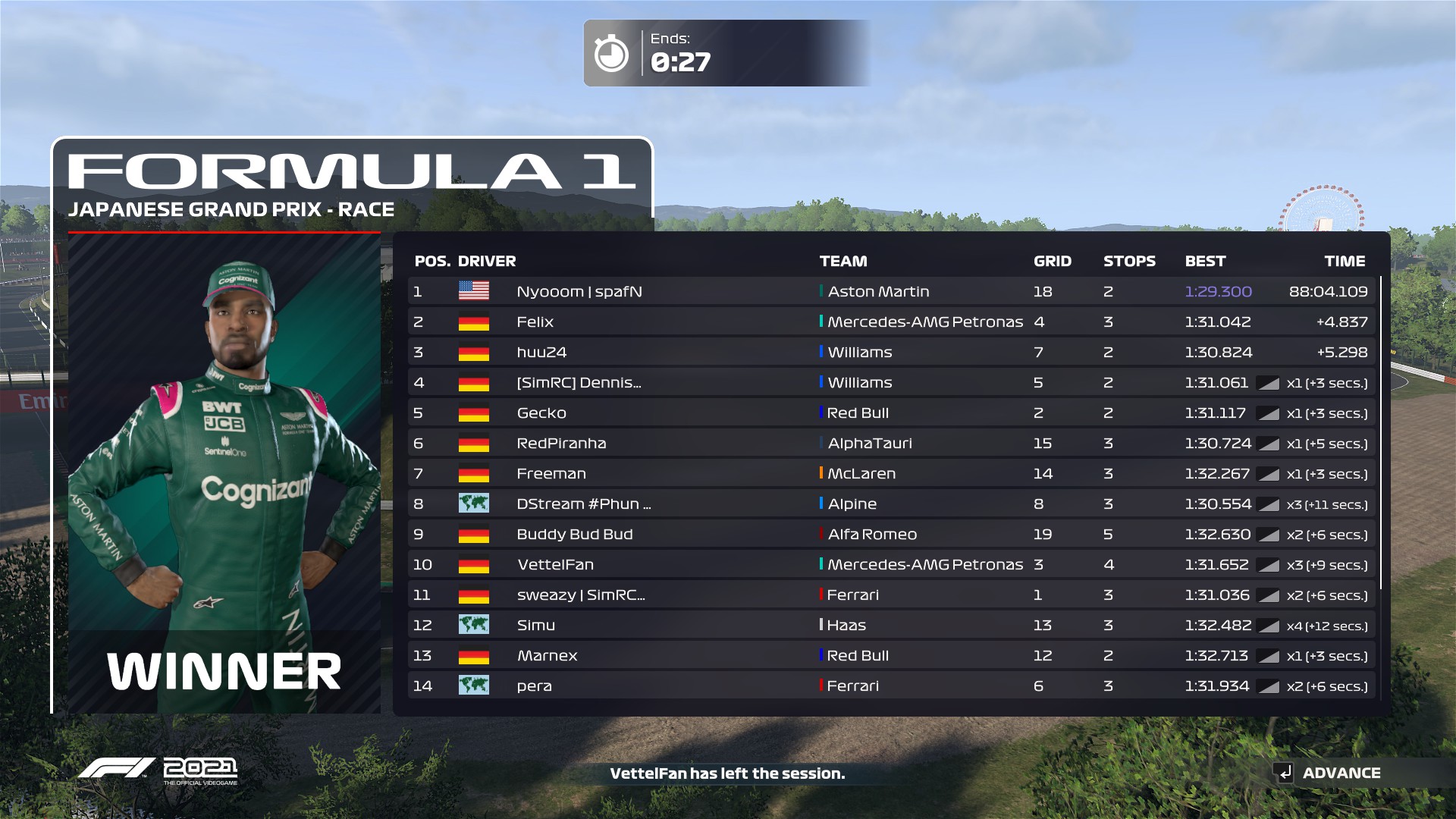Pick pera's fourteenth place row
Image resolution: width=1456 pixels, height=819 pixels.
[x=891, y=686]
